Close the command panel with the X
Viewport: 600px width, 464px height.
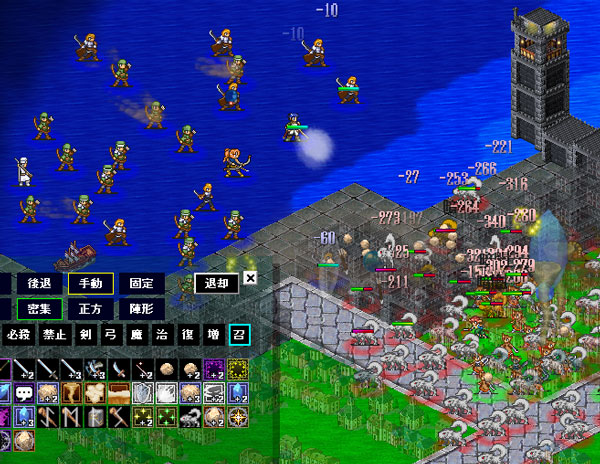click(250, 280)
